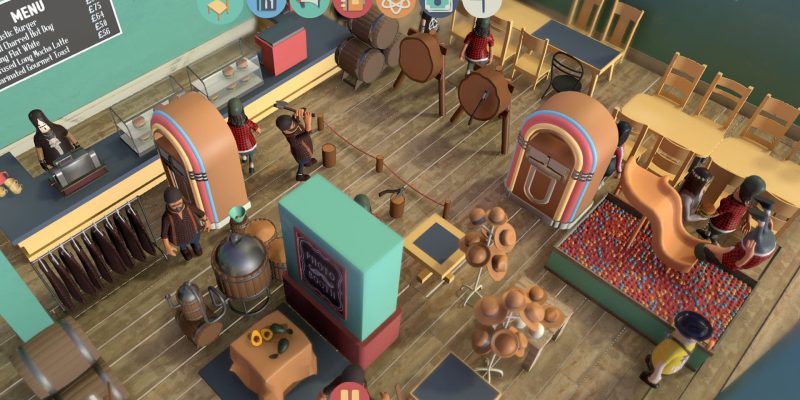Click the blue cutlery toolbar icon
This screenshot has width=800, height=400.
[x=265, y=5]
